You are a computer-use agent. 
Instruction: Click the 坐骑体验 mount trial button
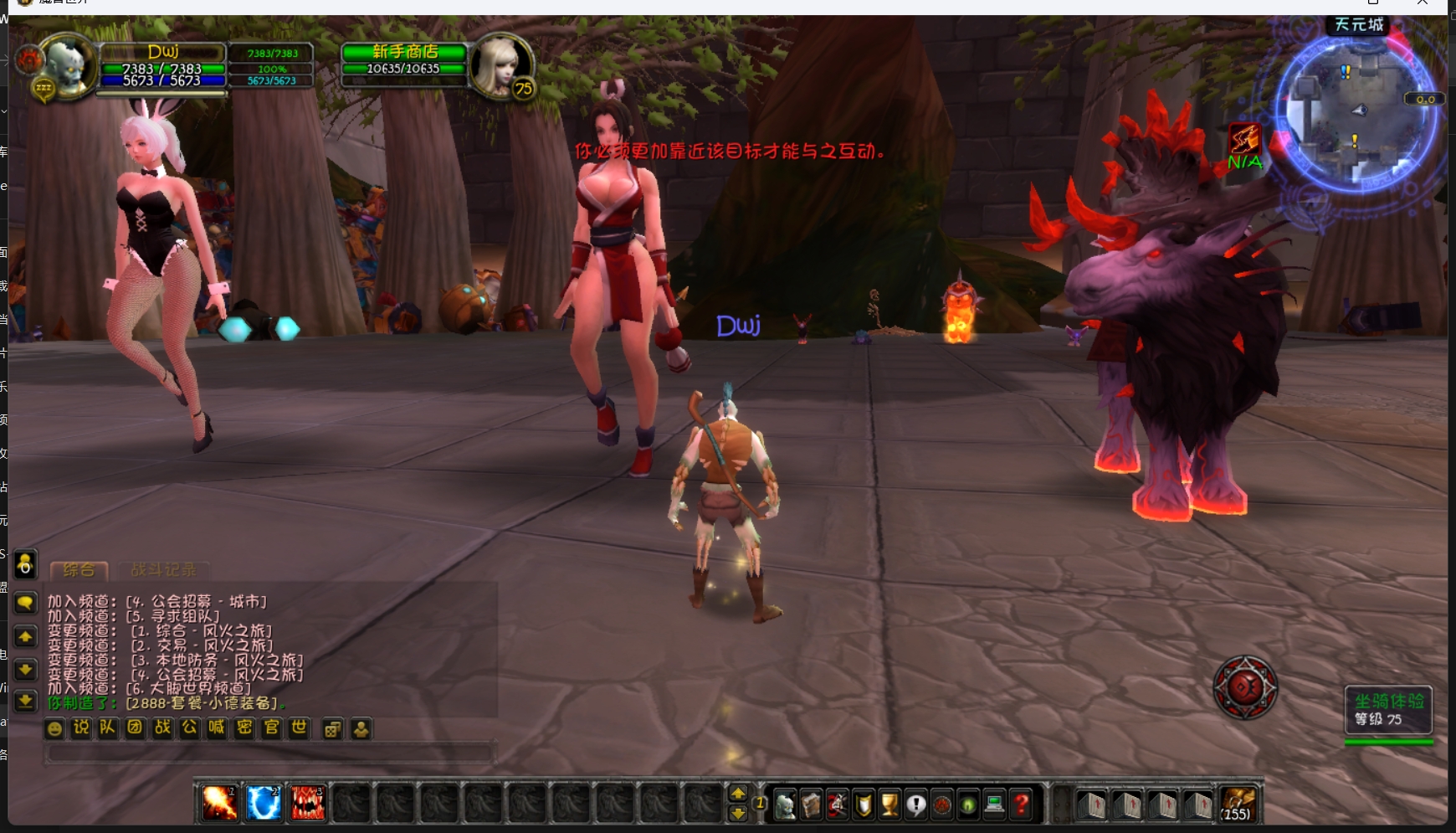point(1388,710)
